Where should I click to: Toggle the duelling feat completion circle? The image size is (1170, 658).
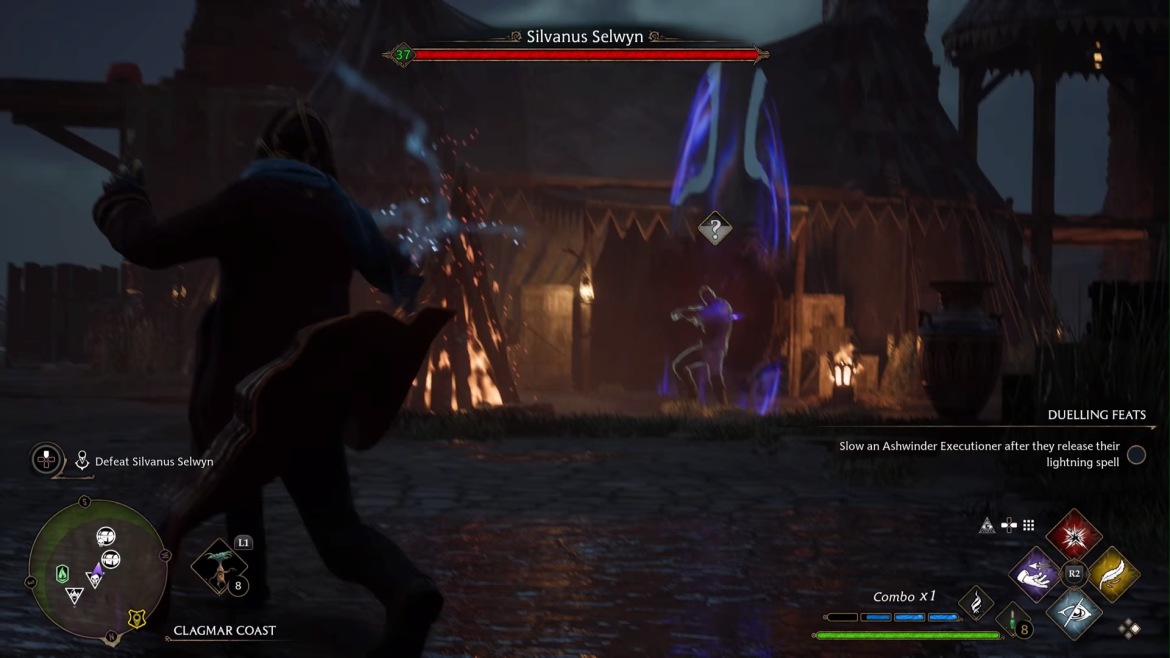1136,455
